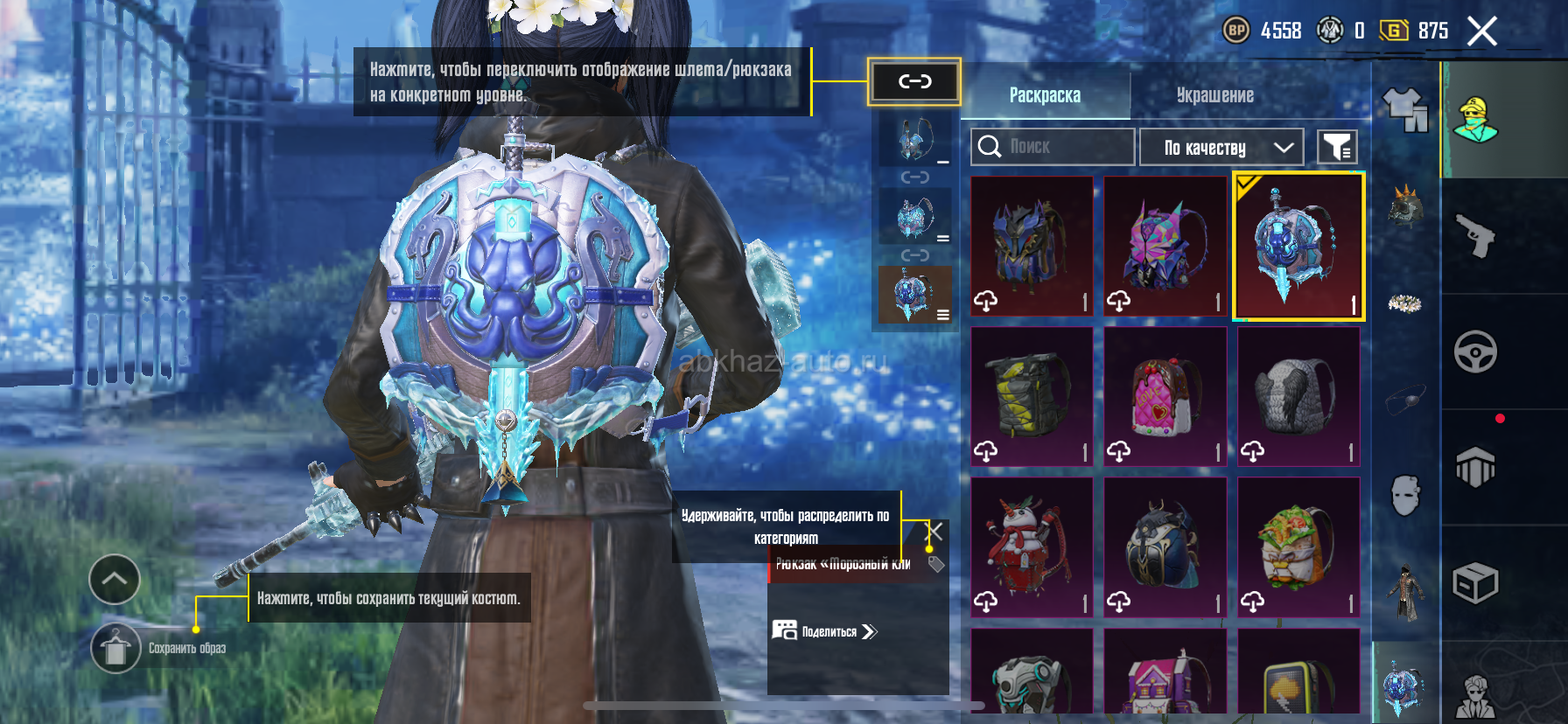Viewport: 1568px width, 724px height.
Task: Switch to the Украшение tab
Action: (x=1214, y=95)
